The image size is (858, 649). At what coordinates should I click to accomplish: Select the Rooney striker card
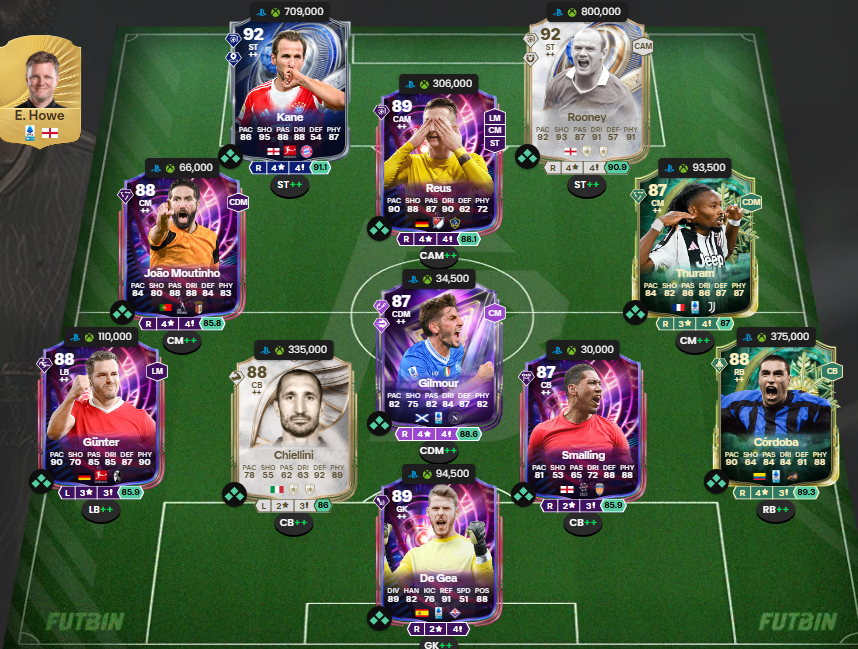[x=586, y=90]
